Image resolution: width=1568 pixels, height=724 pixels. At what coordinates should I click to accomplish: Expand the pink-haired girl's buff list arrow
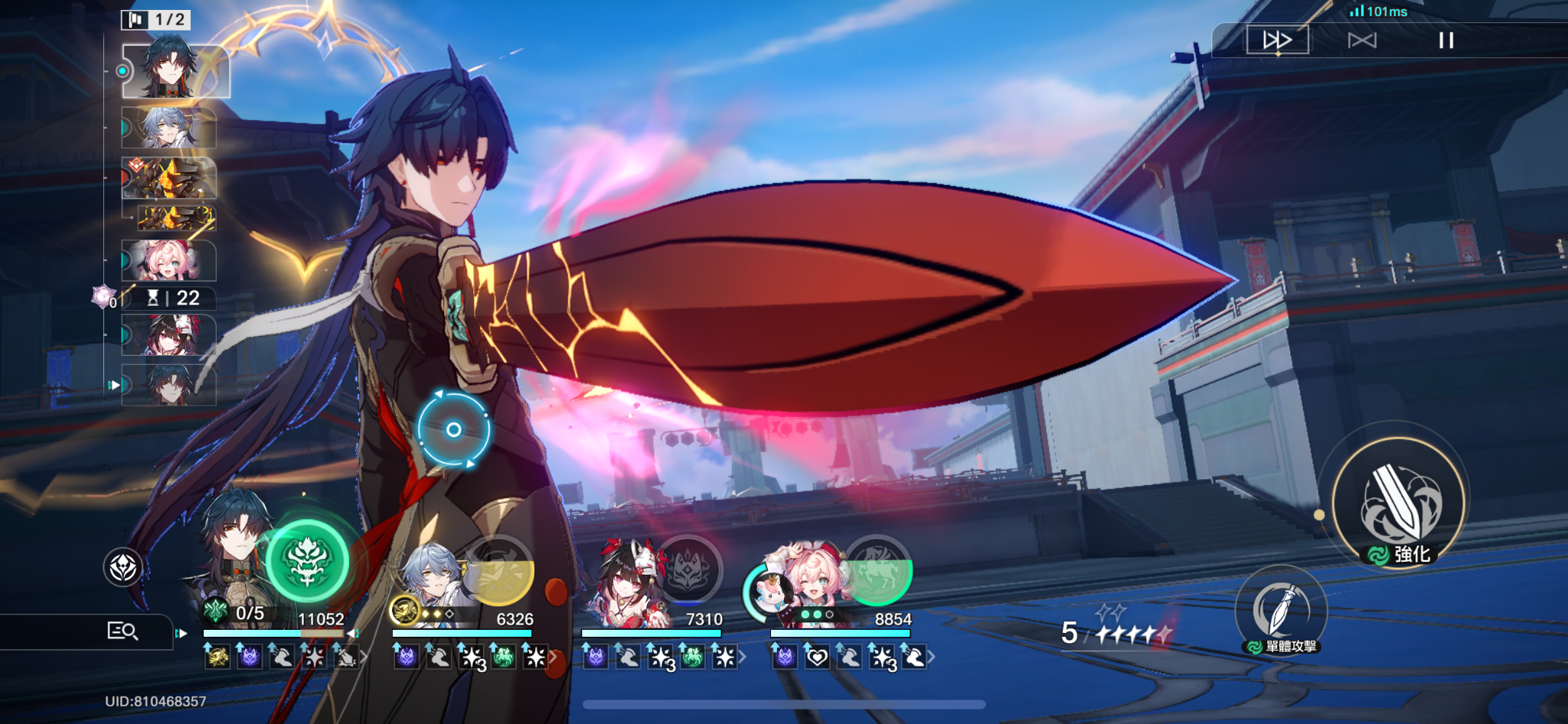(x=932, y=657)
